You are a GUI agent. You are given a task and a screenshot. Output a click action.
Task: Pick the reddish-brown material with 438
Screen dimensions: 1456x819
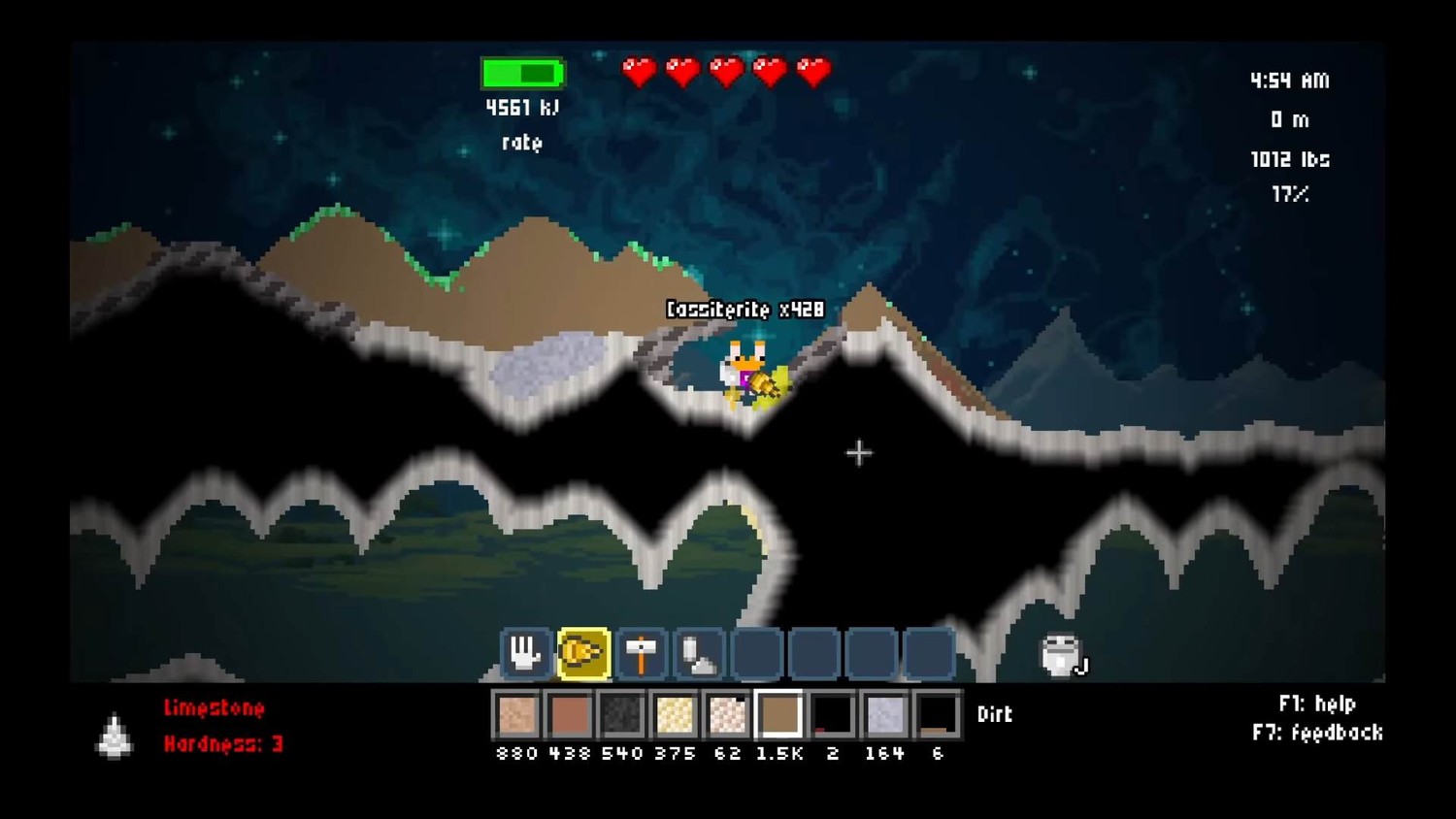[x=570, y=715]
